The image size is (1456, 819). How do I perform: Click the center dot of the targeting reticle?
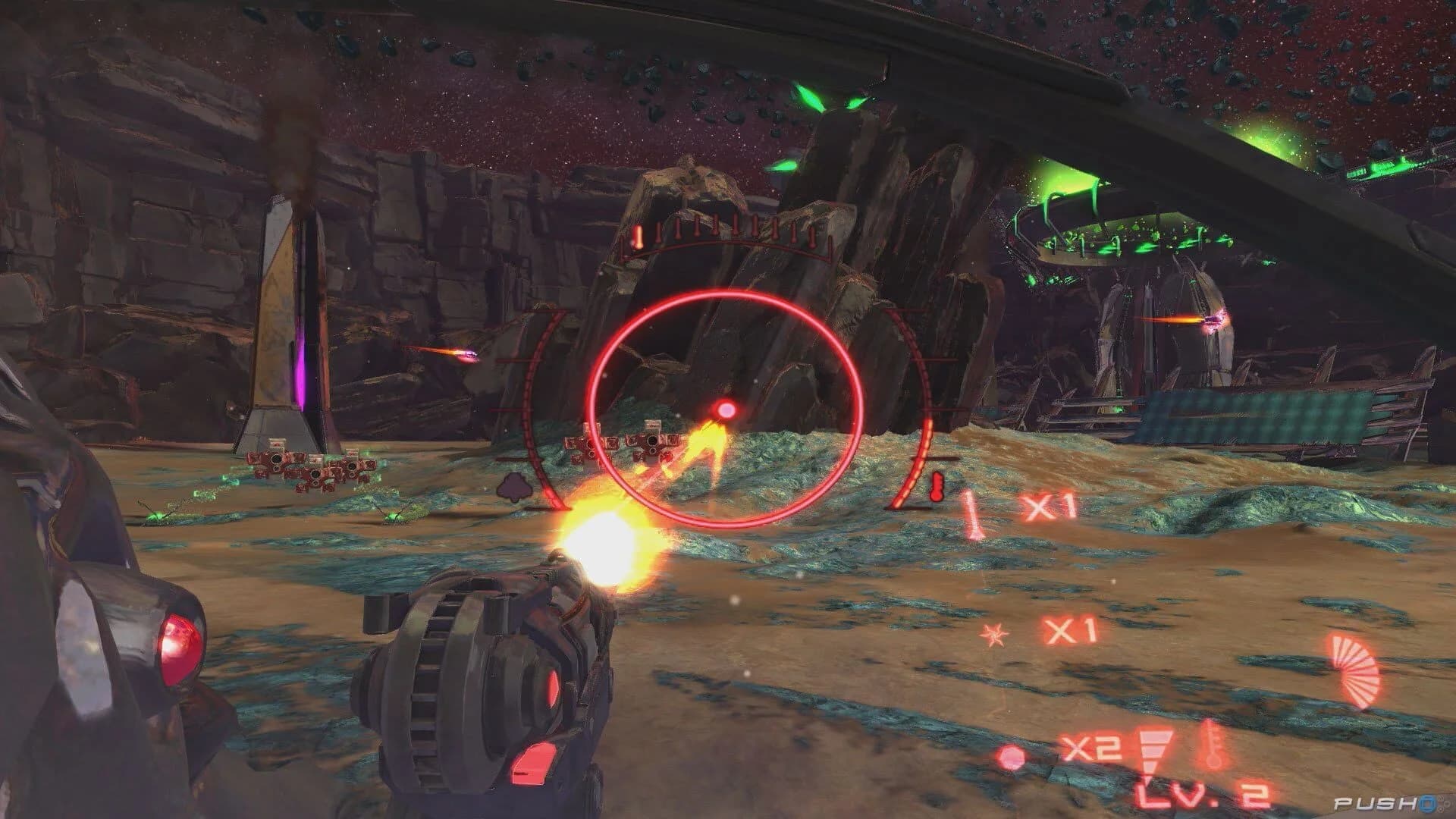[x=726, y=410]
